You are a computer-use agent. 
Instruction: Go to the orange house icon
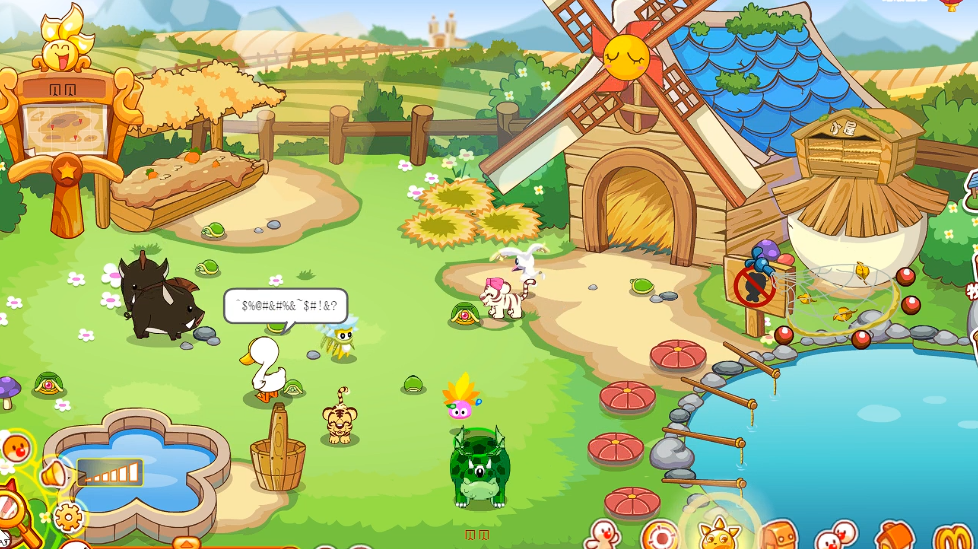[x=893, y=537]
